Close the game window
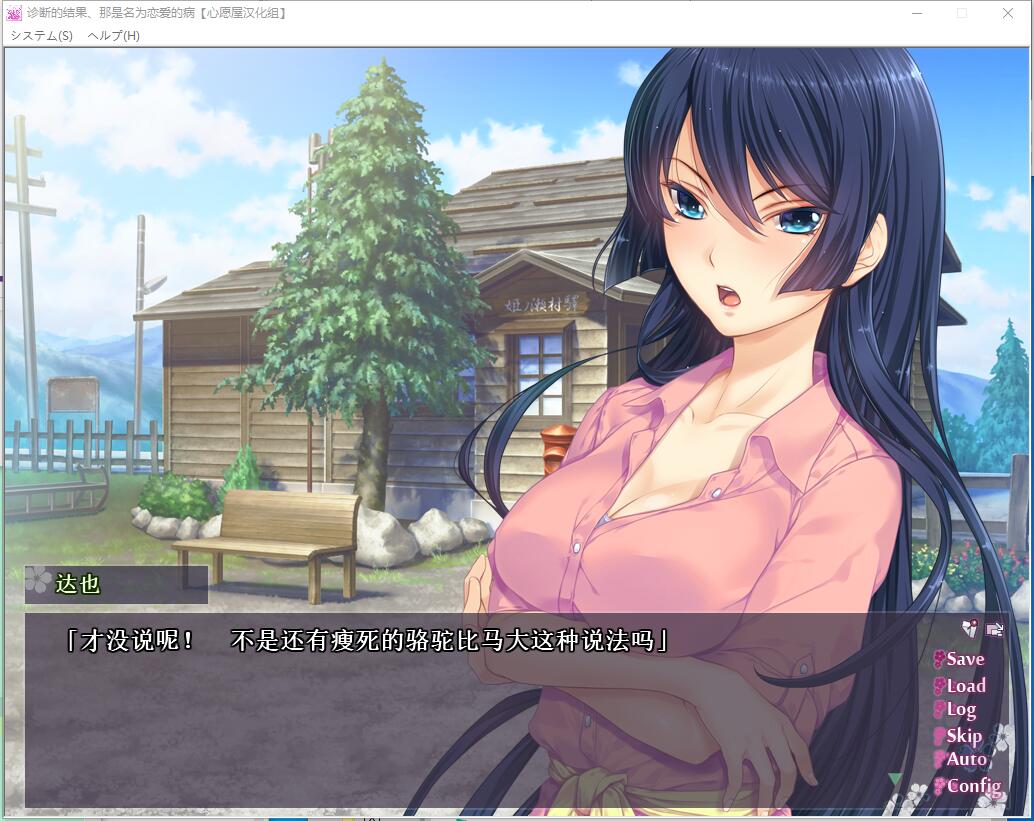This screenshot has width=1034, height=821. [1007, 13]
